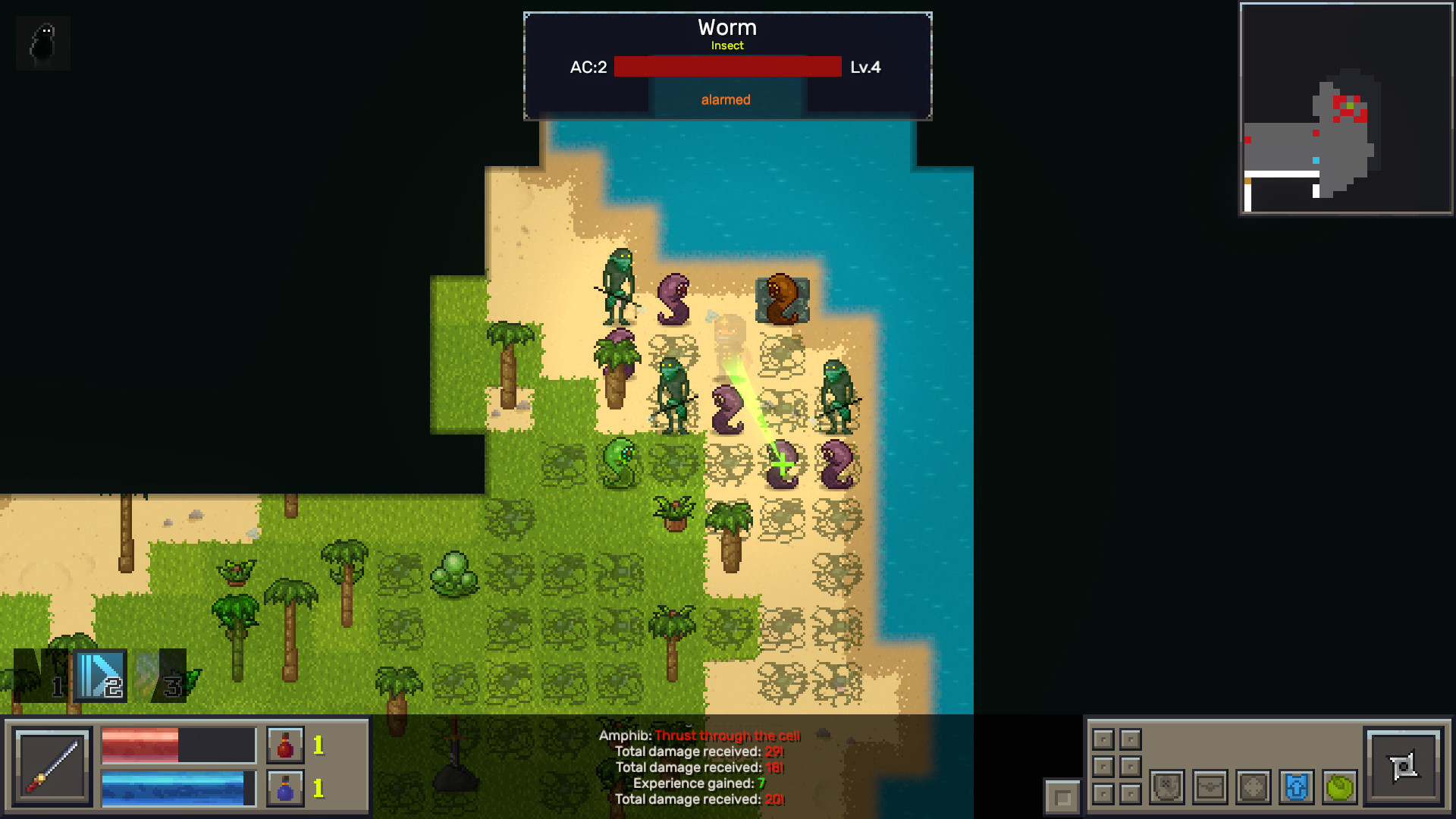Click the Insect type label under Worm

coord(726,45)
